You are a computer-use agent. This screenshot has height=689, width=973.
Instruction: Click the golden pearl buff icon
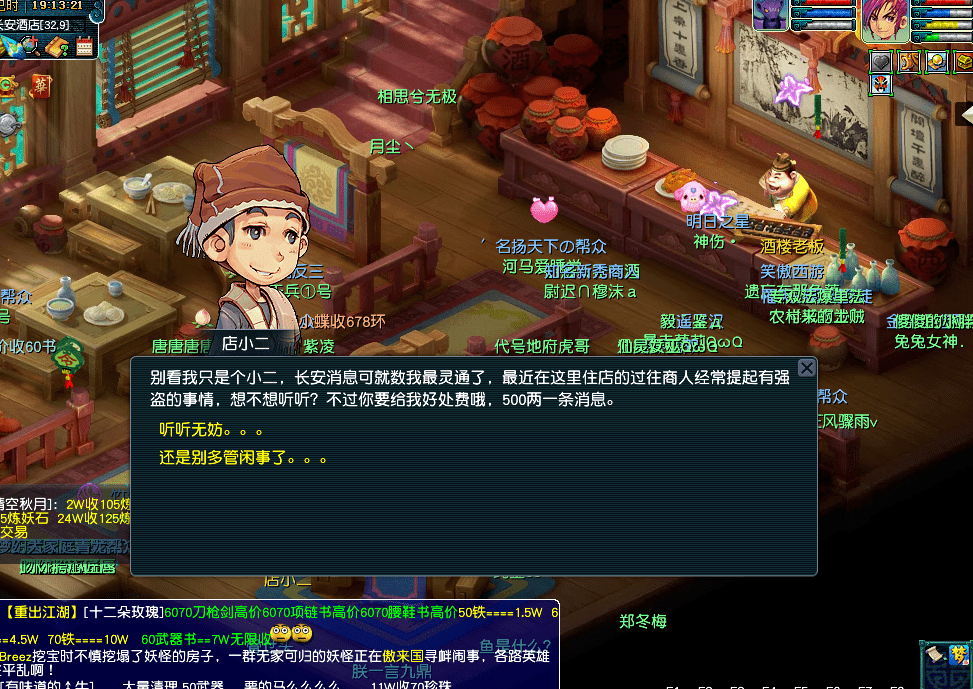[x=936, y=62]
